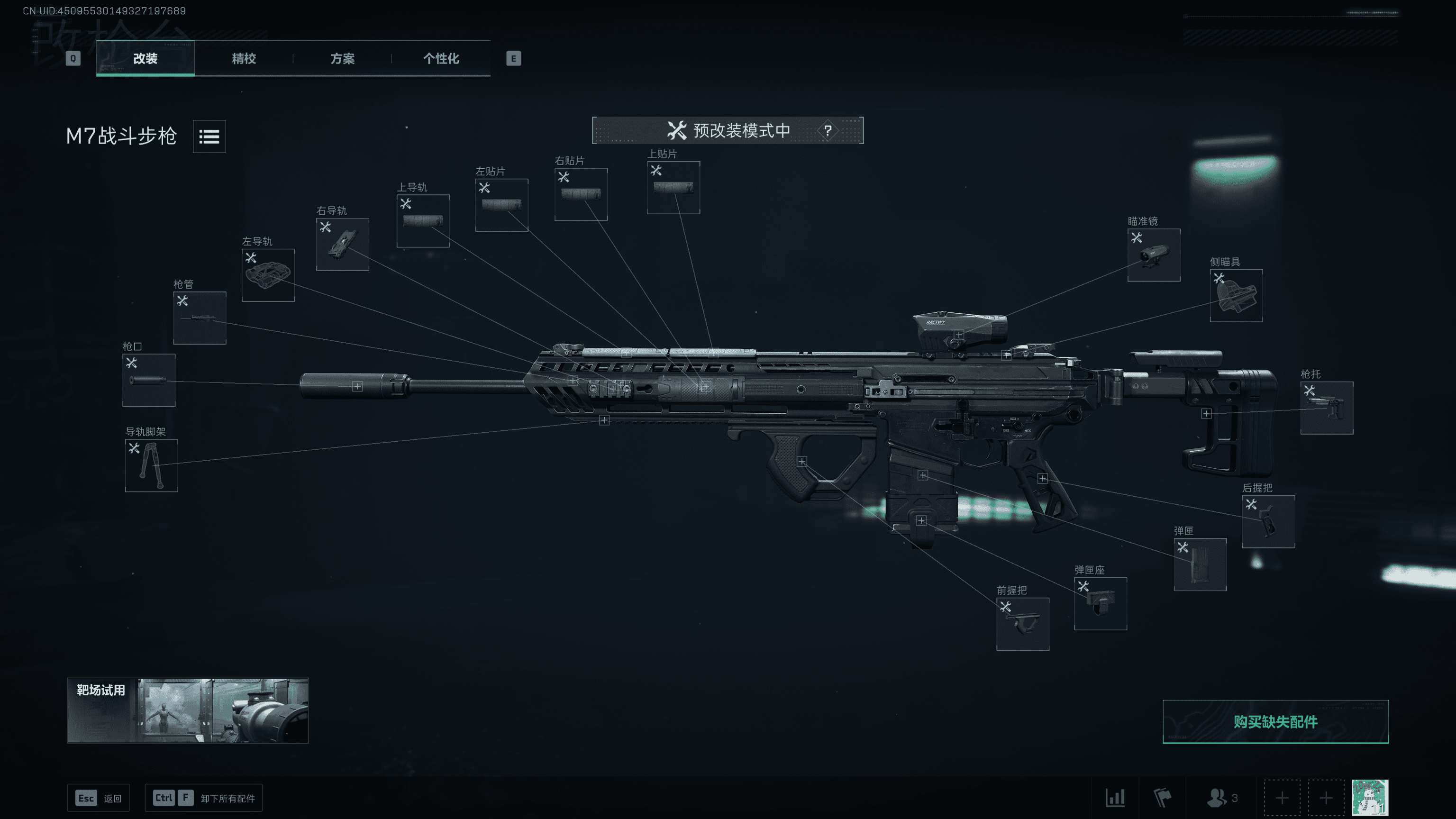Click 购买缺失配件 button

(x=1275, y=722)
